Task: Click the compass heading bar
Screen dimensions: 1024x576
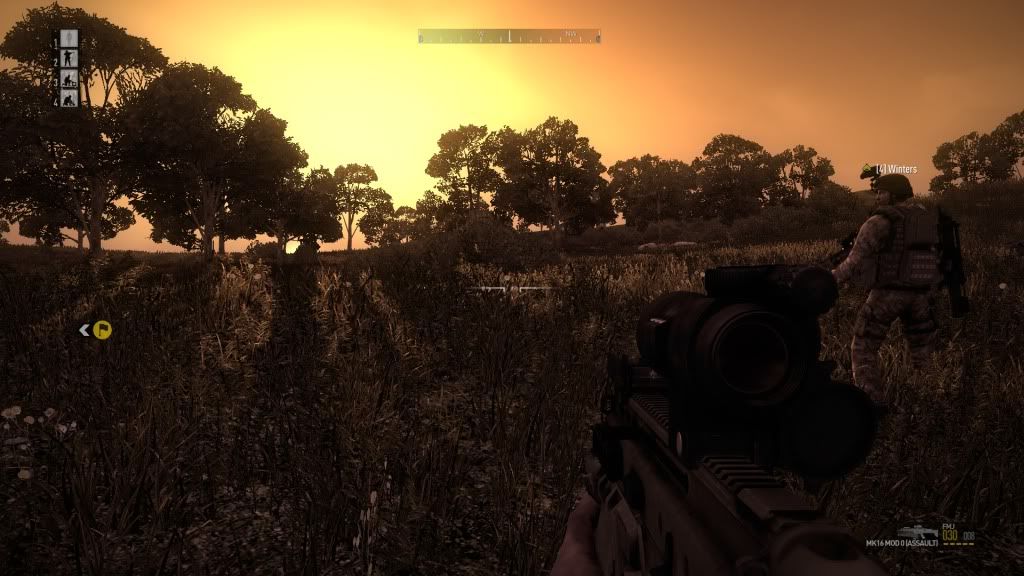Action: pyautogui.click(x=509, y=36)
